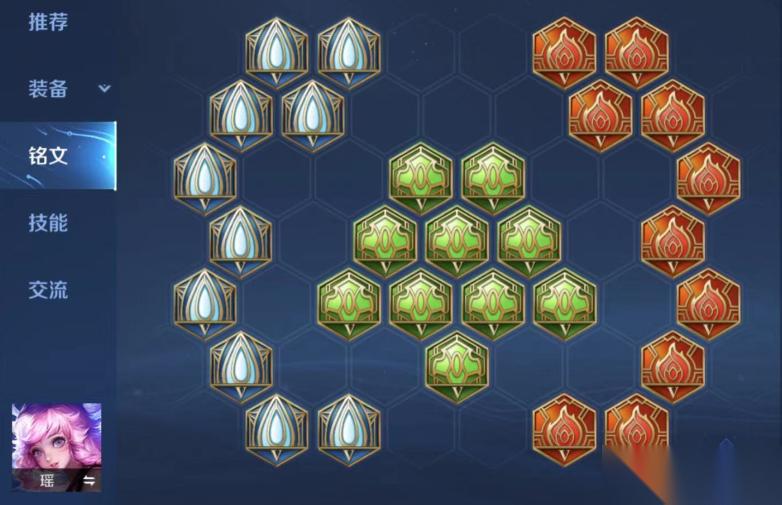Go to the 交流 tab

48,291
